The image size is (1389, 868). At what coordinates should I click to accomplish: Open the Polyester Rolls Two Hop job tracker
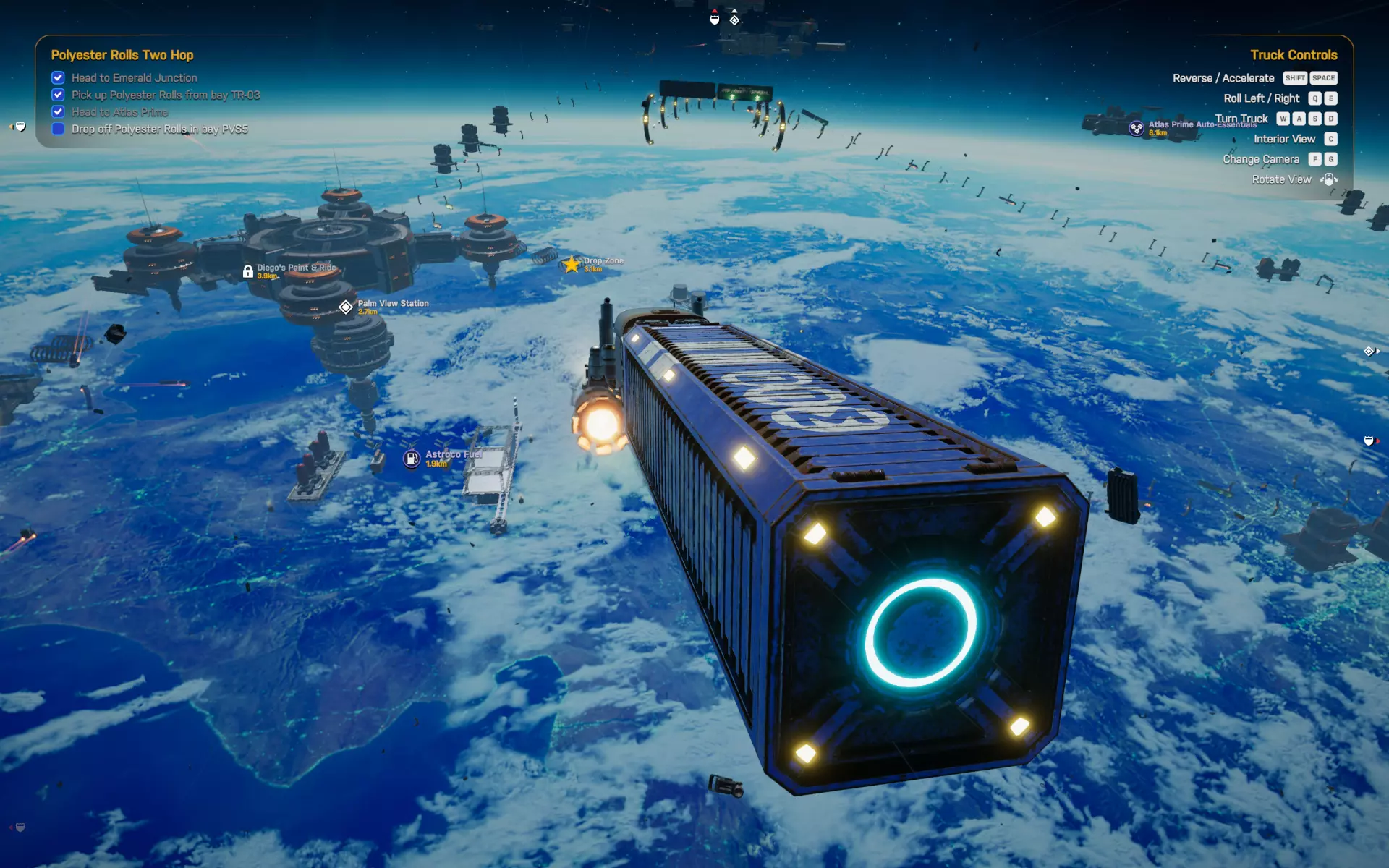click(x=122, y=55)
